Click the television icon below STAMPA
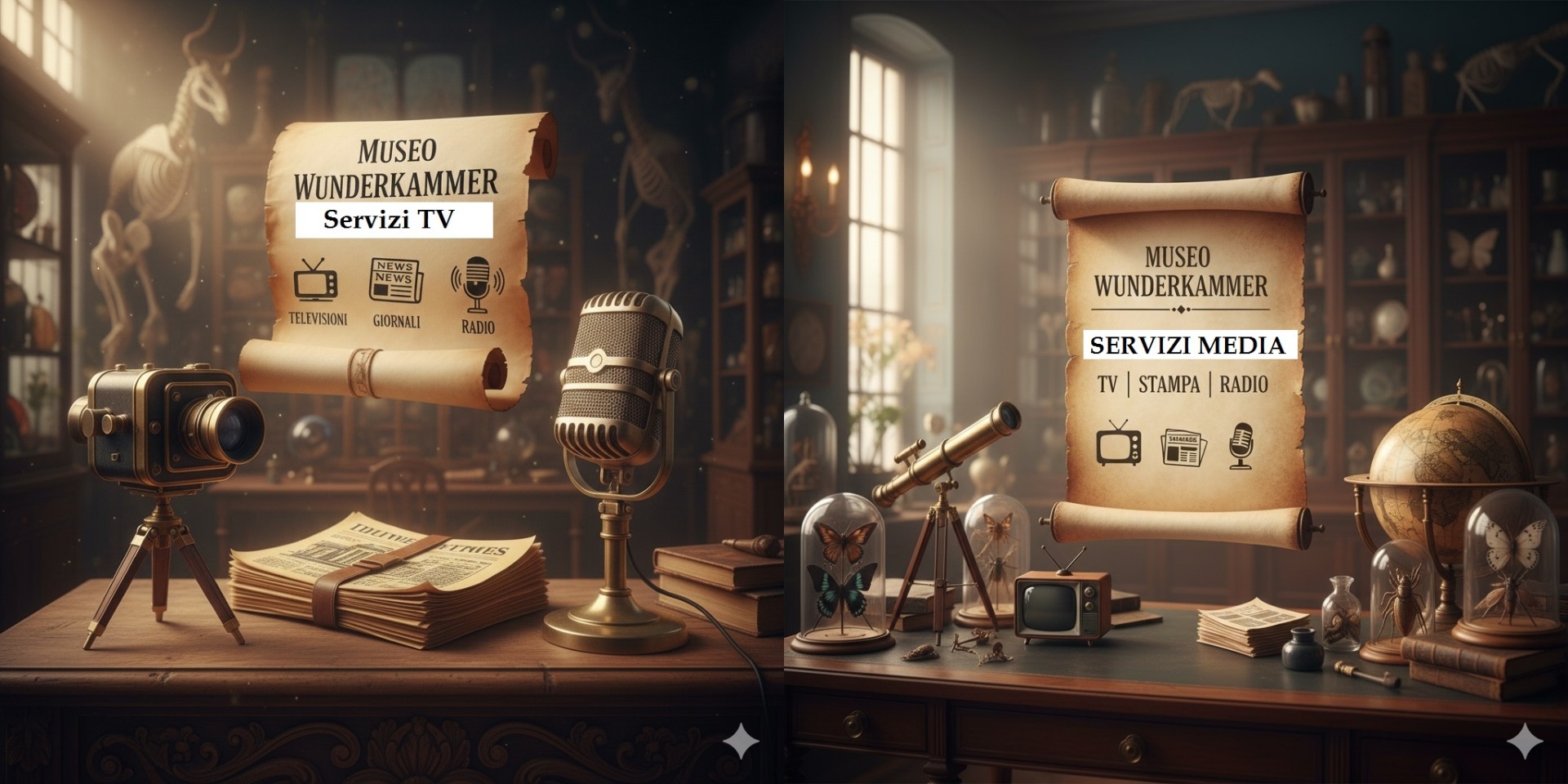The width and height of the screenshot is (1568, 784). click(1117, 445)
